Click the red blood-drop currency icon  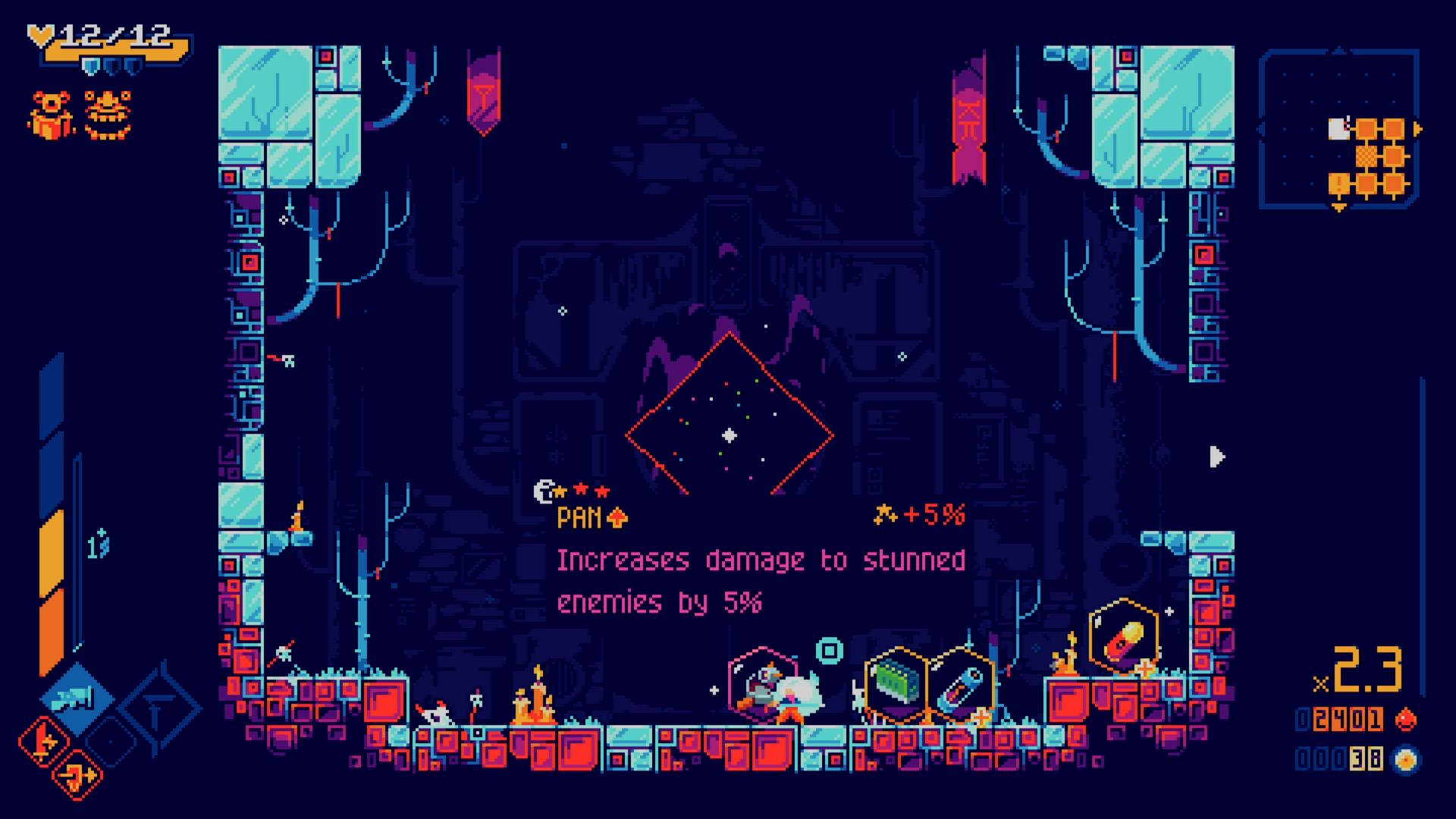tap(1406, 719)
